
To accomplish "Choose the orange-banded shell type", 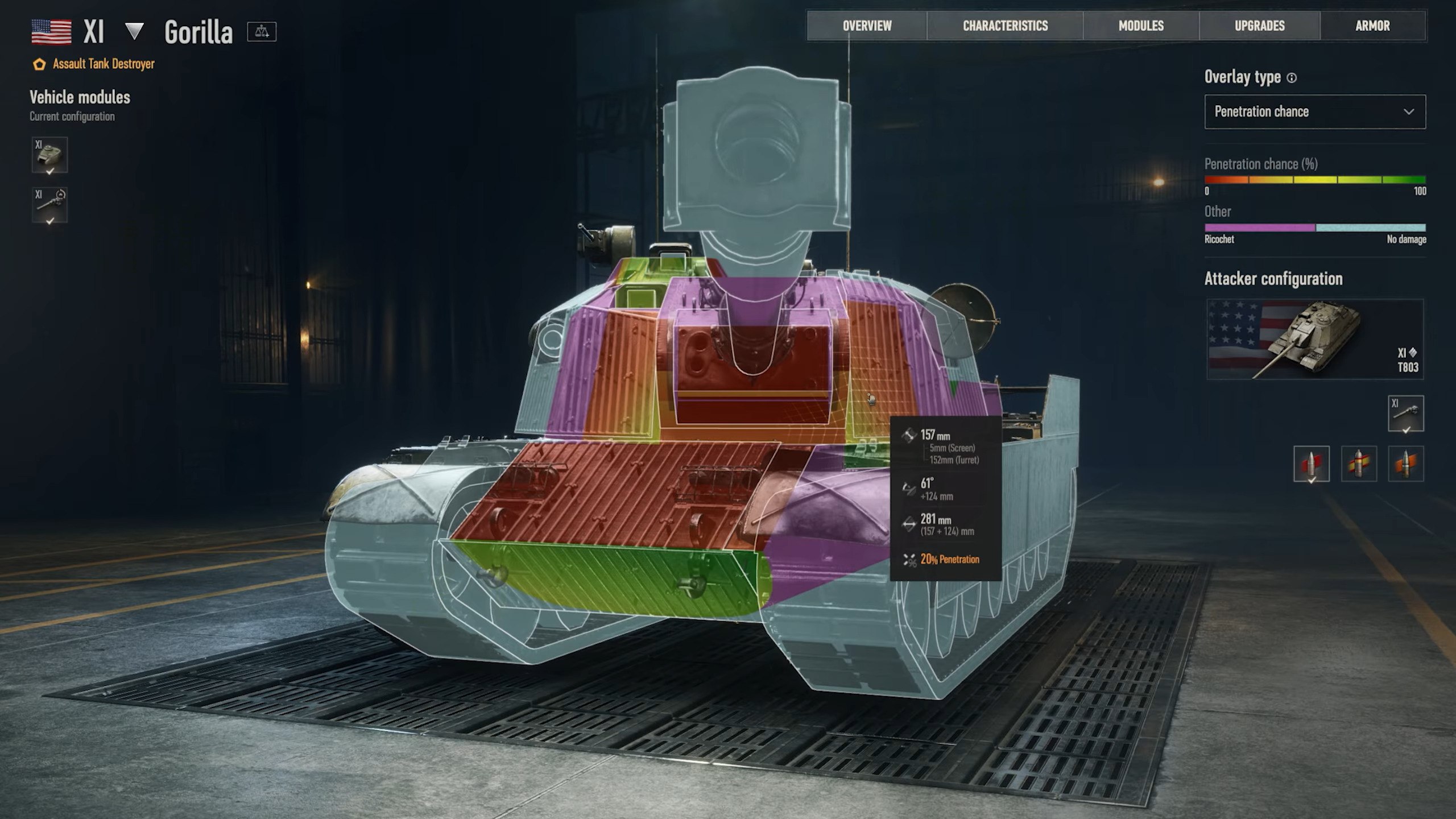I will click(x=1405, y=464).
